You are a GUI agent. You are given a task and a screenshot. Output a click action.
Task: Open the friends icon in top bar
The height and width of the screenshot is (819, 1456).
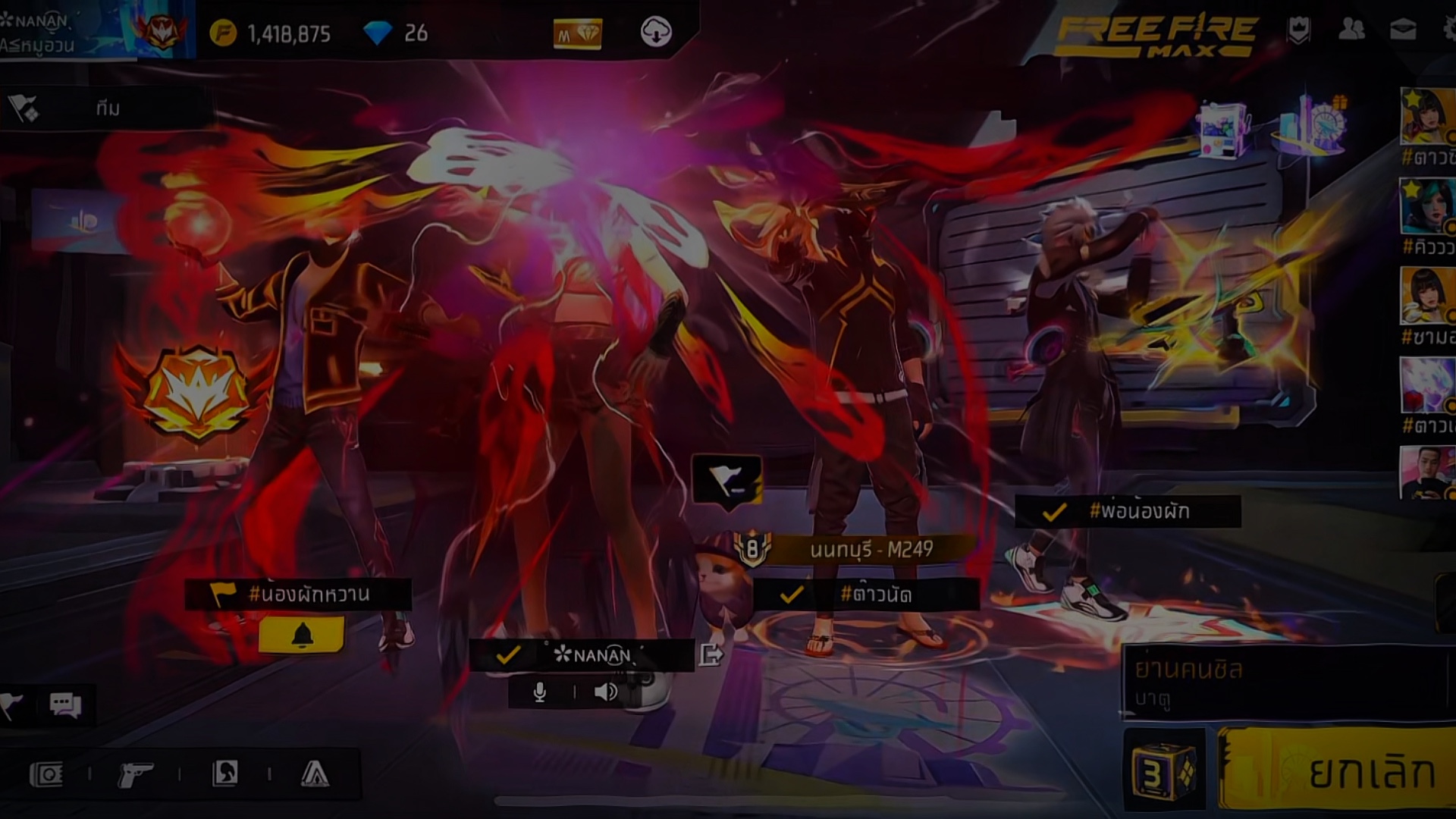(x=1351, y=30)
